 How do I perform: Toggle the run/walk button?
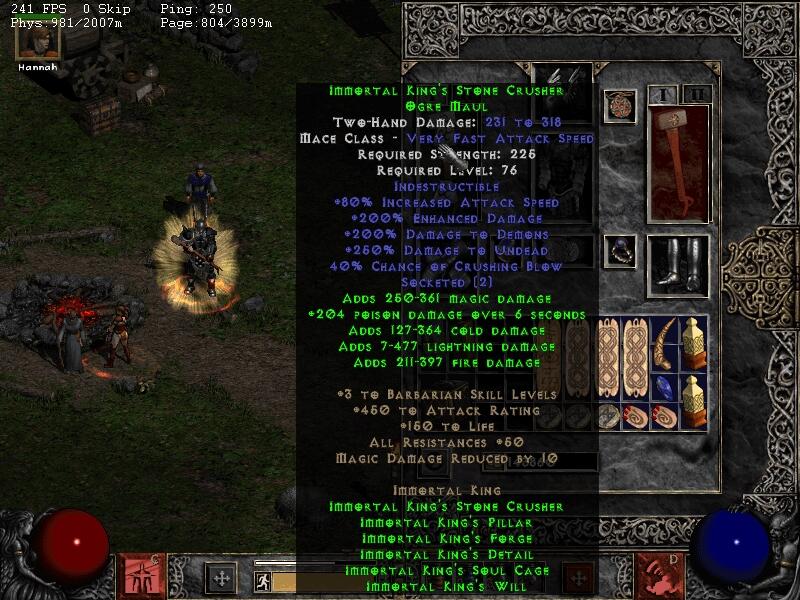point(261,580)
